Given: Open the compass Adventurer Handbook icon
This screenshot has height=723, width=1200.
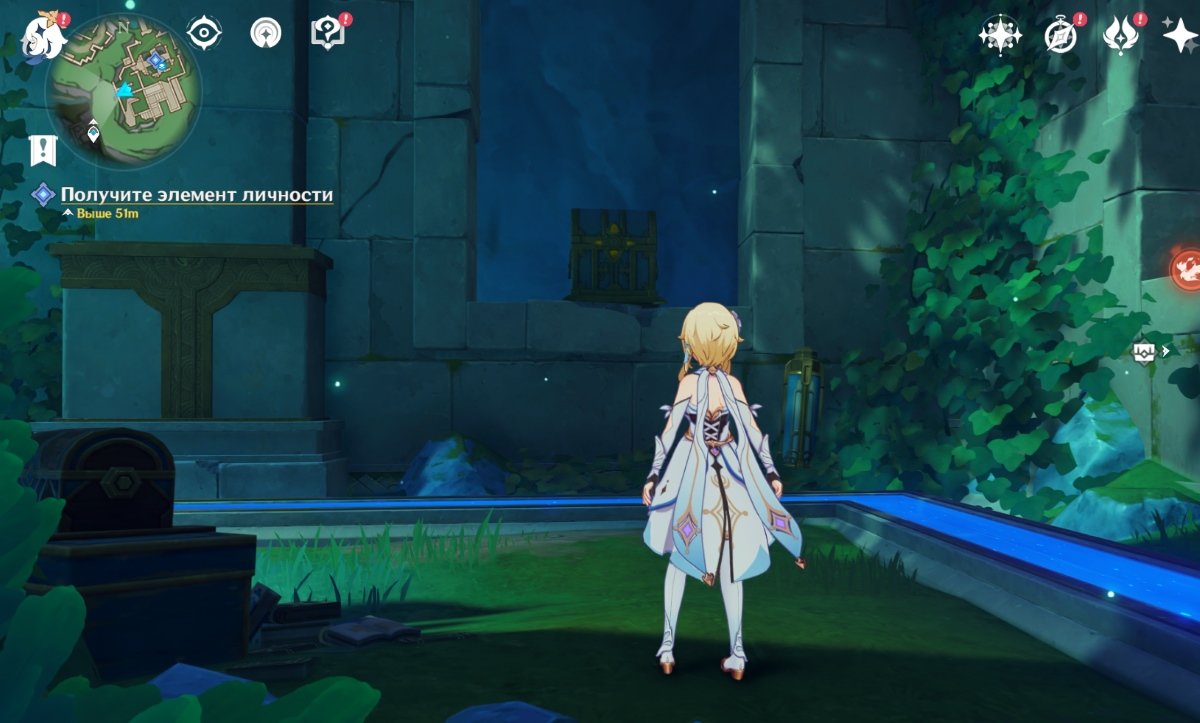Looking at the screenshot, I should point(1060,35).
